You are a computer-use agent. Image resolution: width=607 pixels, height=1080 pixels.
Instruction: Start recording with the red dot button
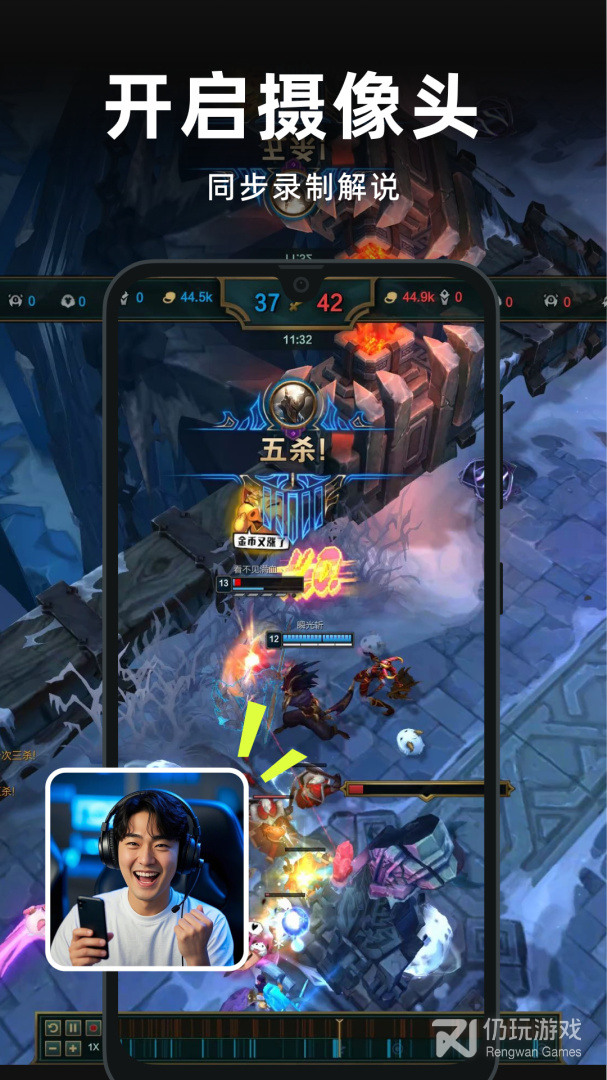[93, 1027]
